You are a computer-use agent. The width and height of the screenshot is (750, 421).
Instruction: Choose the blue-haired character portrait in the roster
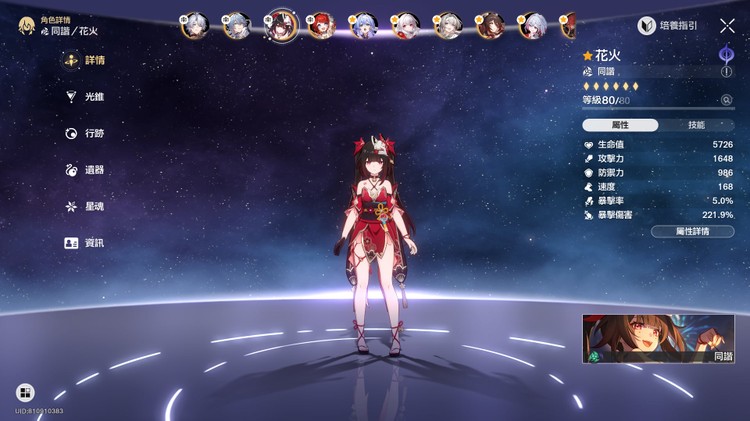click(x=363, y=25)
